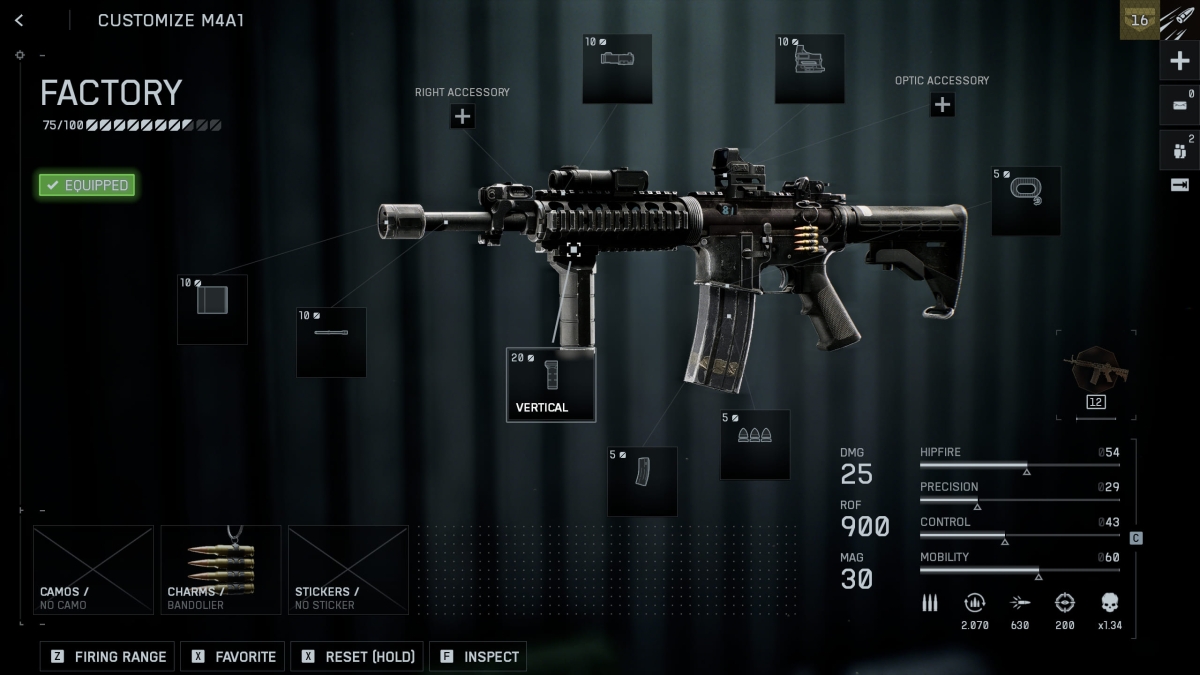Add a Right Accessory attachment
This screenshot has width=1200, height=675.
[x=462, y=116]
